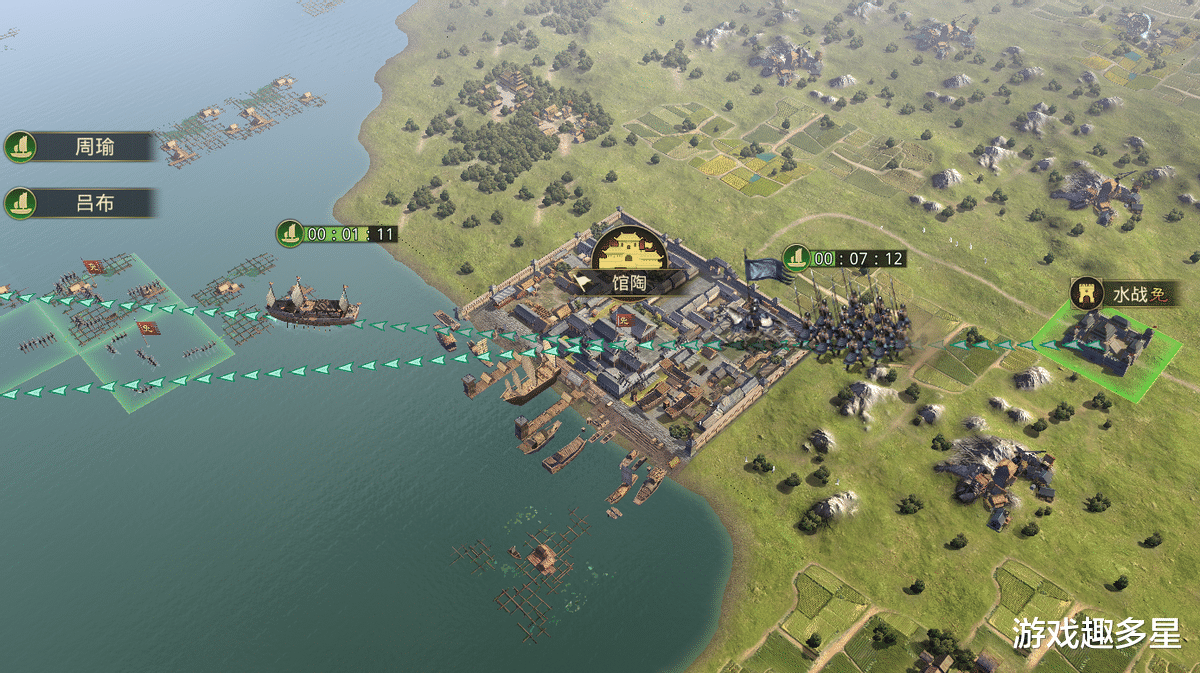The width and height of the screenshot is (1200, 673).
Task: Select the fleet marker showing 00:01:11
Action: (x=338, y=234)
